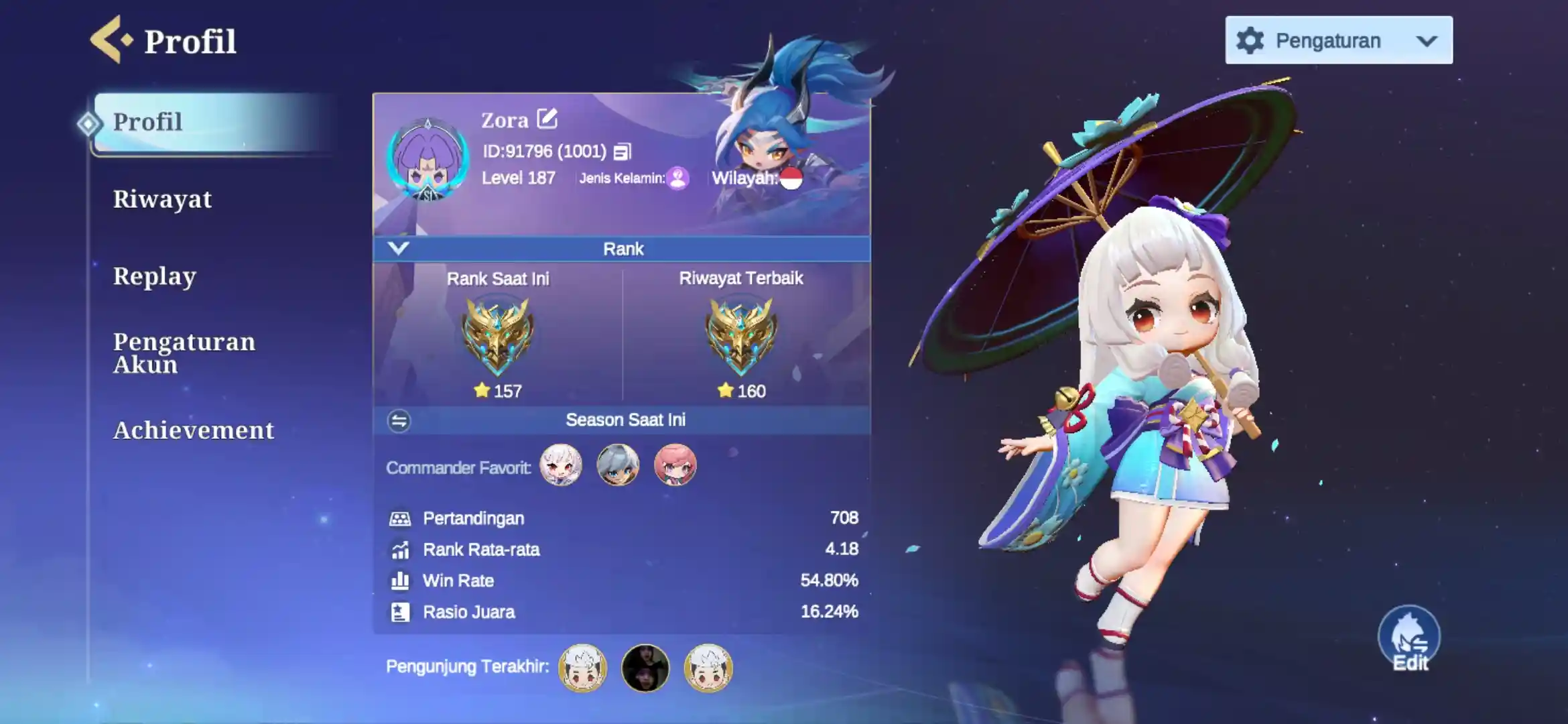The height and width of the screenshot is (724, 1568).
Task: View the dark-avatar recent visitor
Action: point(645,668)
